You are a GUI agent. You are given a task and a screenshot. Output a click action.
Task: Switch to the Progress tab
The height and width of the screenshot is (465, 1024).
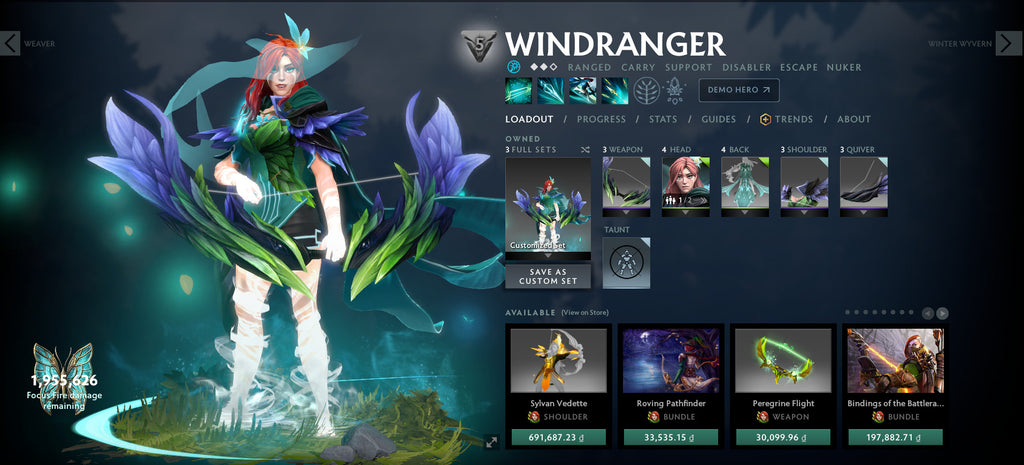pyautogui.click(x=601, y=119)
